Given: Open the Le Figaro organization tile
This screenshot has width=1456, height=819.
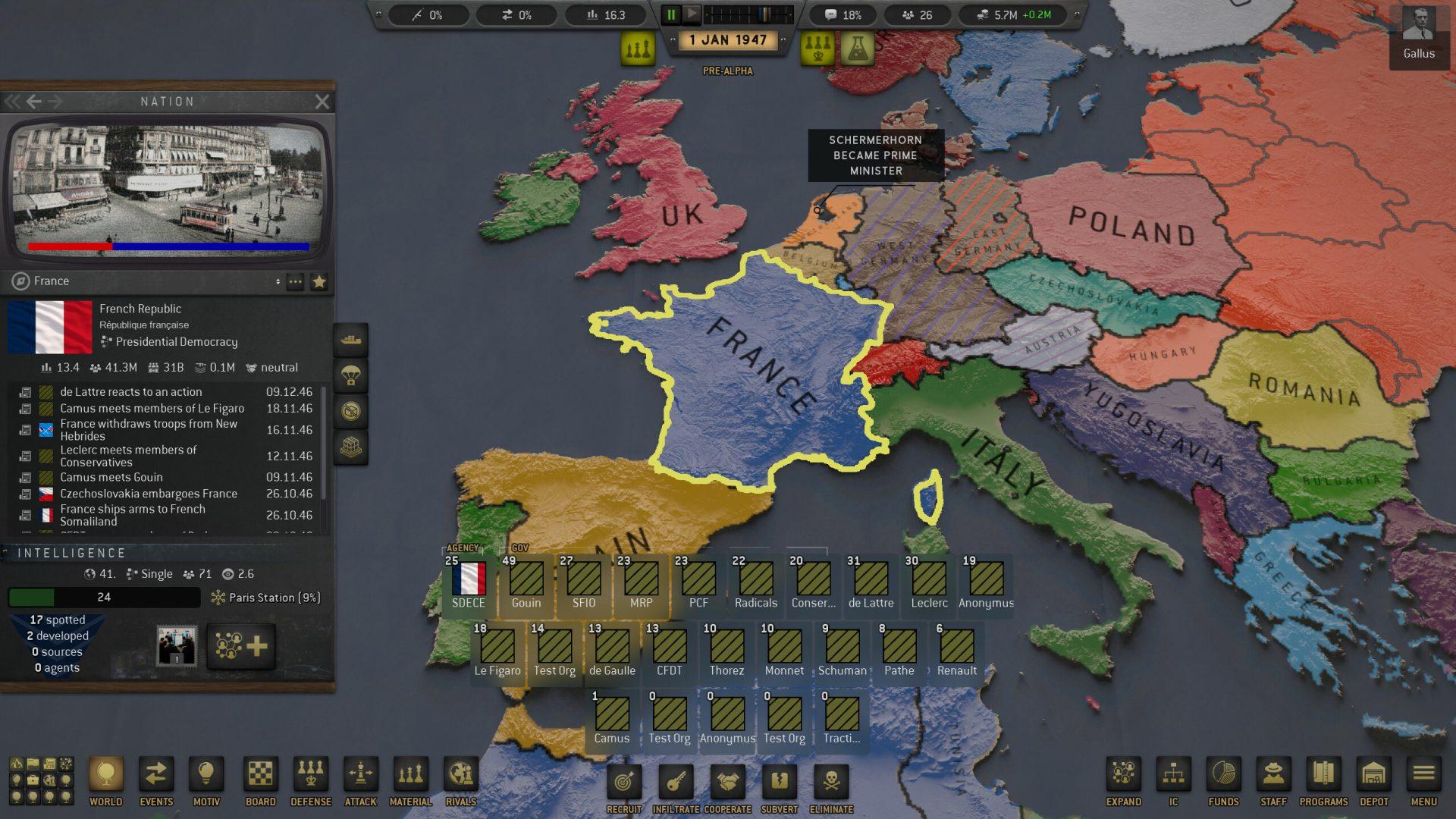Looking at the screenshot, I should [x=497, y=648].
